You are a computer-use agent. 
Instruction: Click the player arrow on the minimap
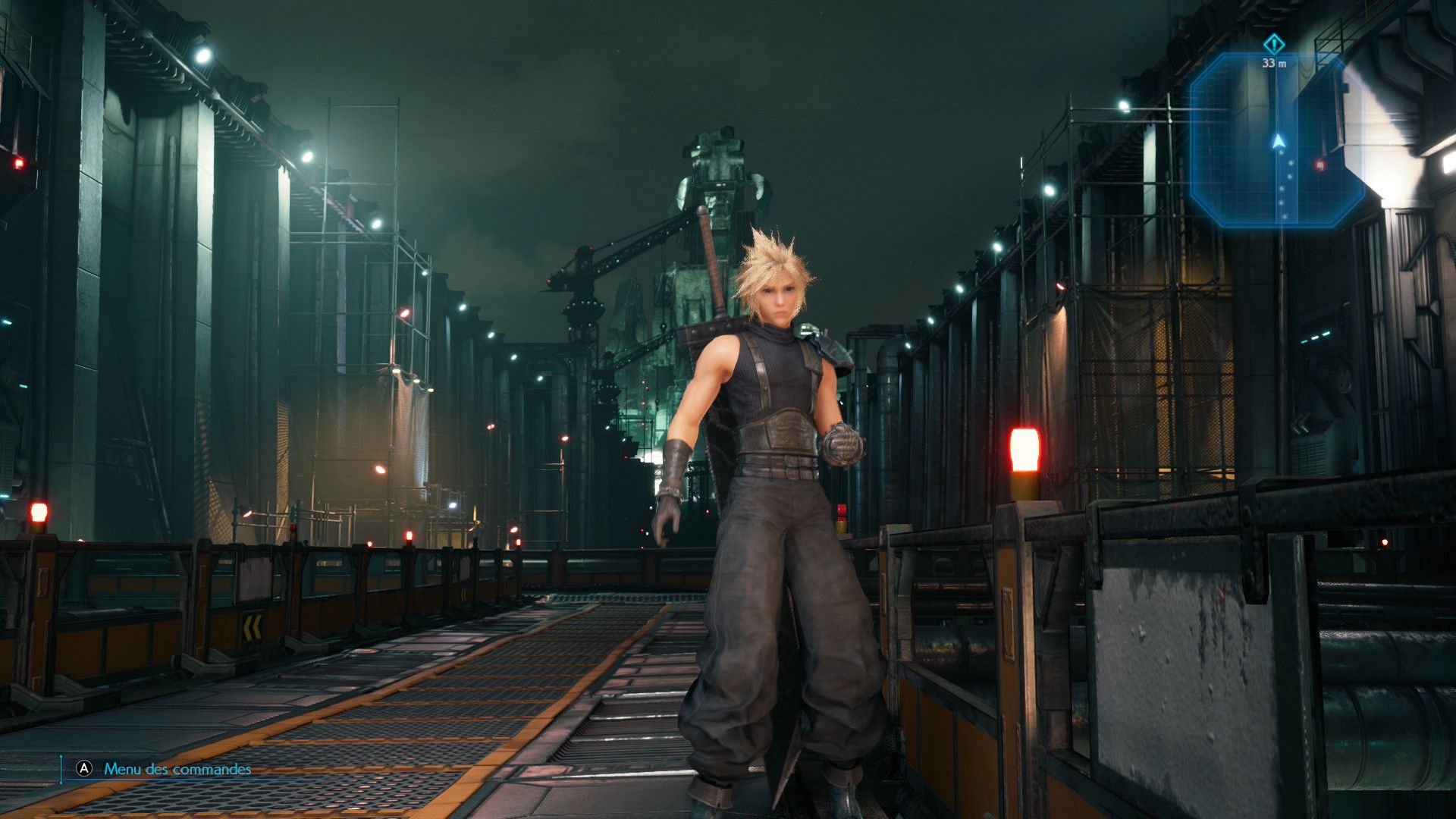pyautogui.click(x=1279, y=141)
